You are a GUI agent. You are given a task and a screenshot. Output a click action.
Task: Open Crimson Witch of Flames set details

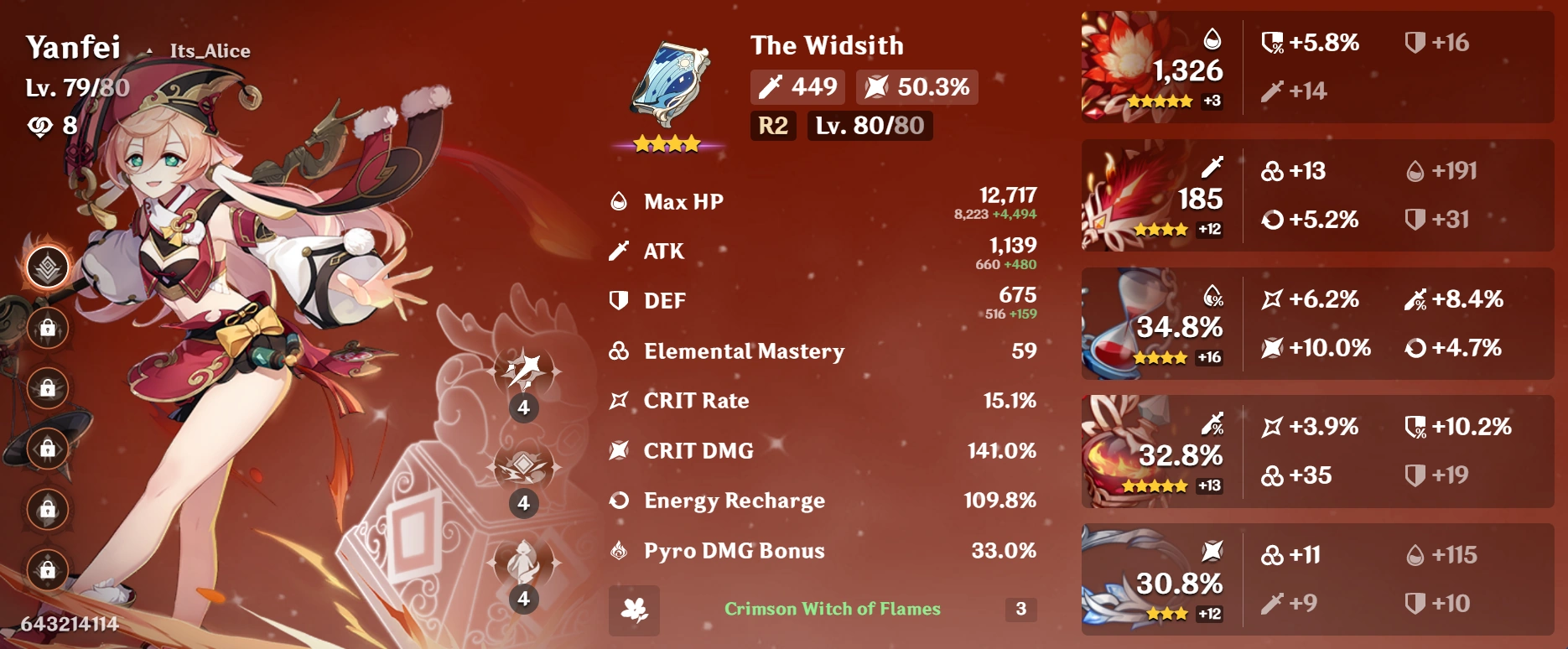tap(833, 610)
